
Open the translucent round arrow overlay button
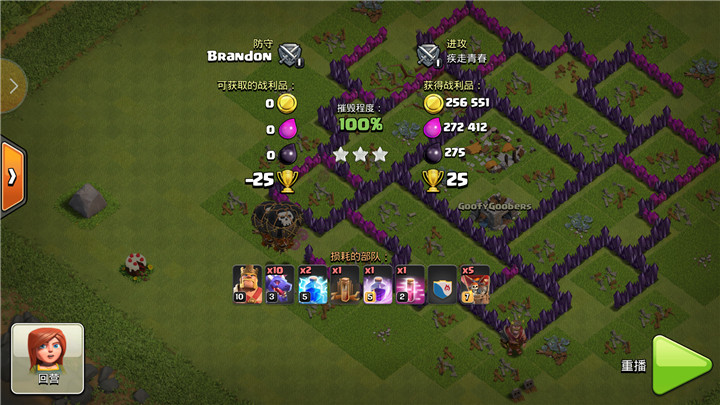coord(10,86)
